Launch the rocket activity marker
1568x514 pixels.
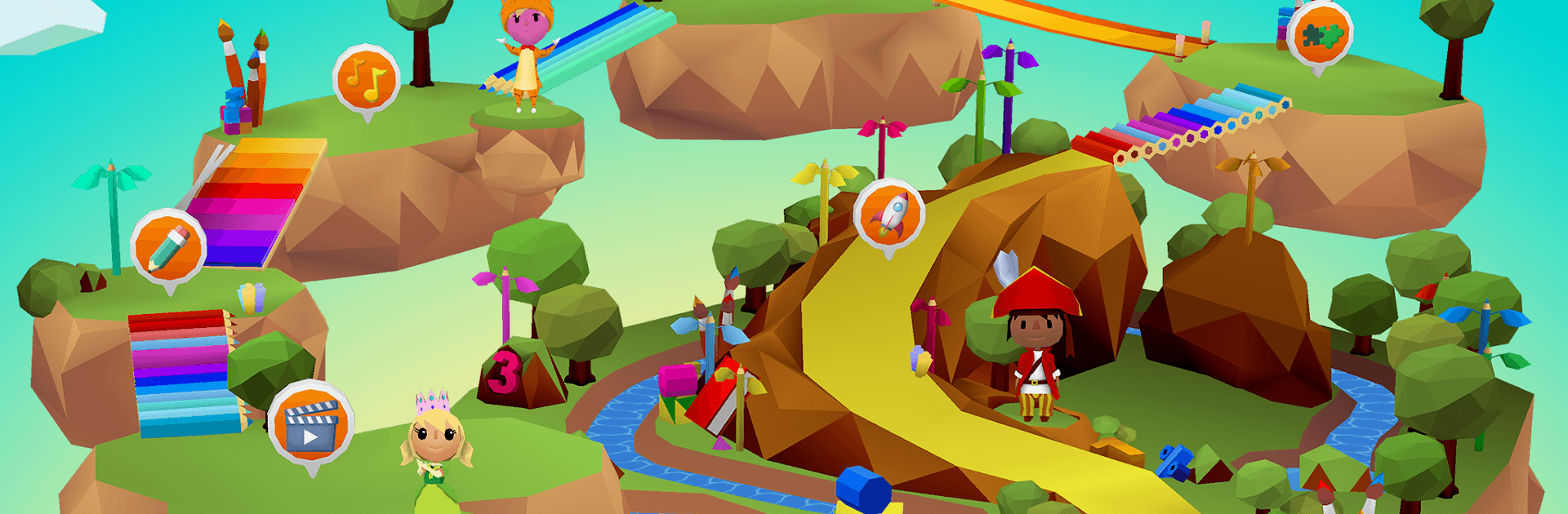point(889,215)
